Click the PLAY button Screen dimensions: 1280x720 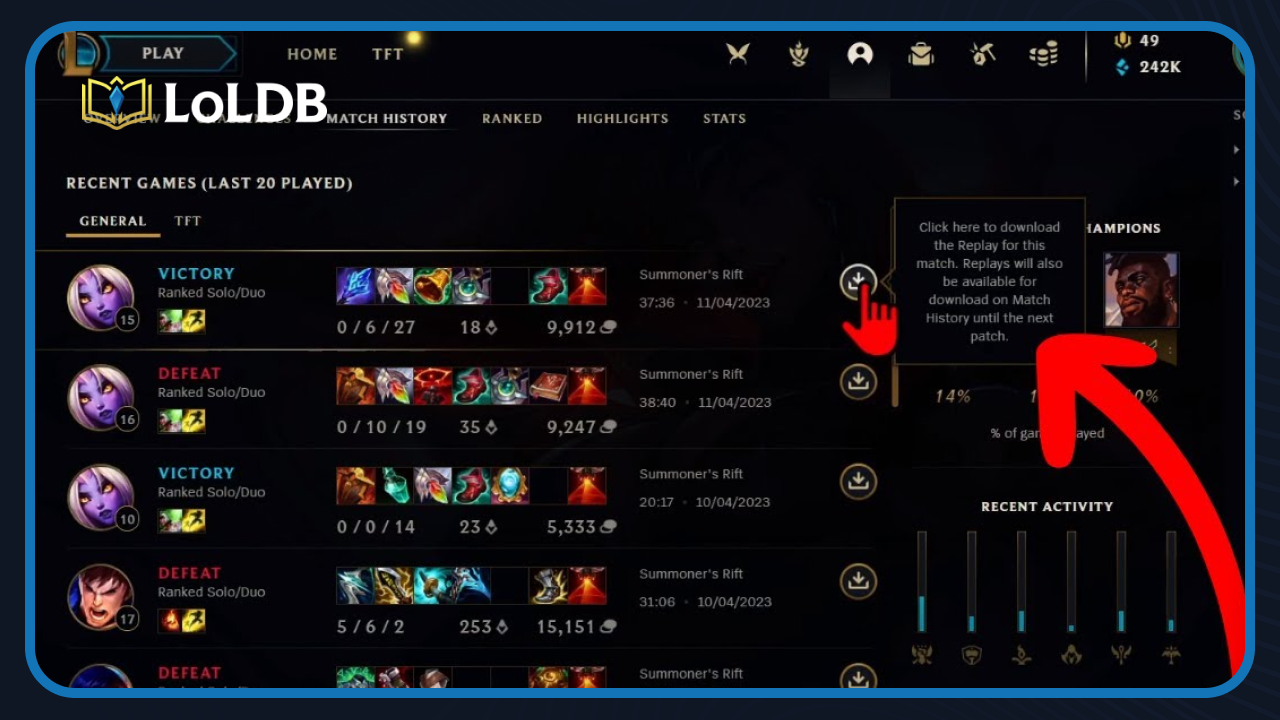click(165, 53)
